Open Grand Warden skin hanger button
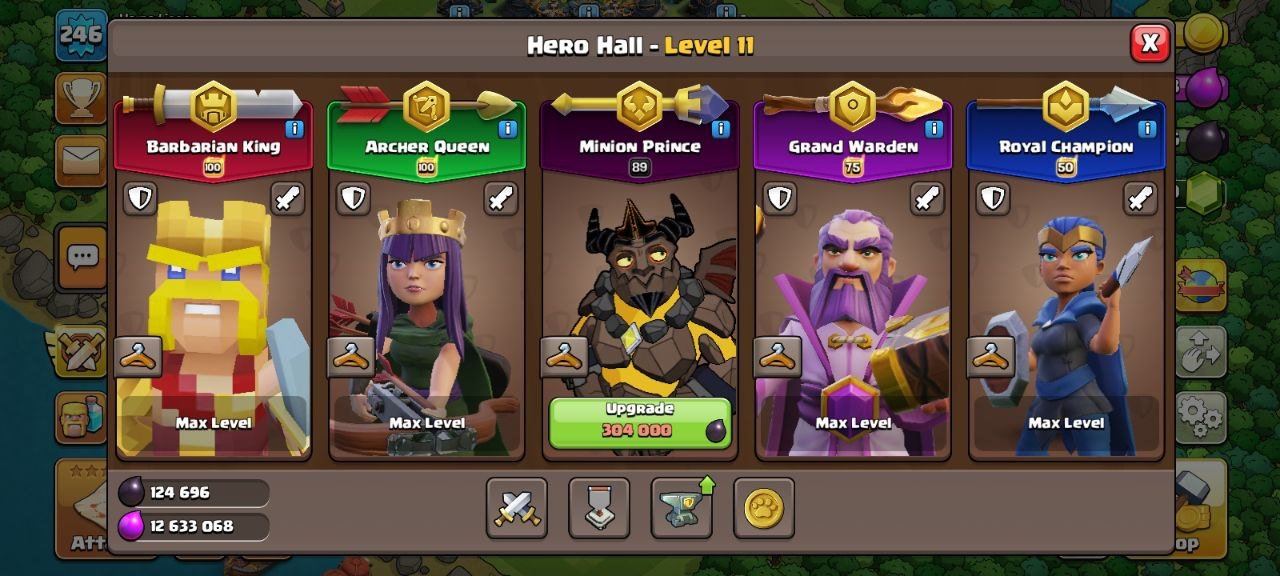Viewport: 1280px width, 576px height. pyautogui.click(x=778, y=357)
